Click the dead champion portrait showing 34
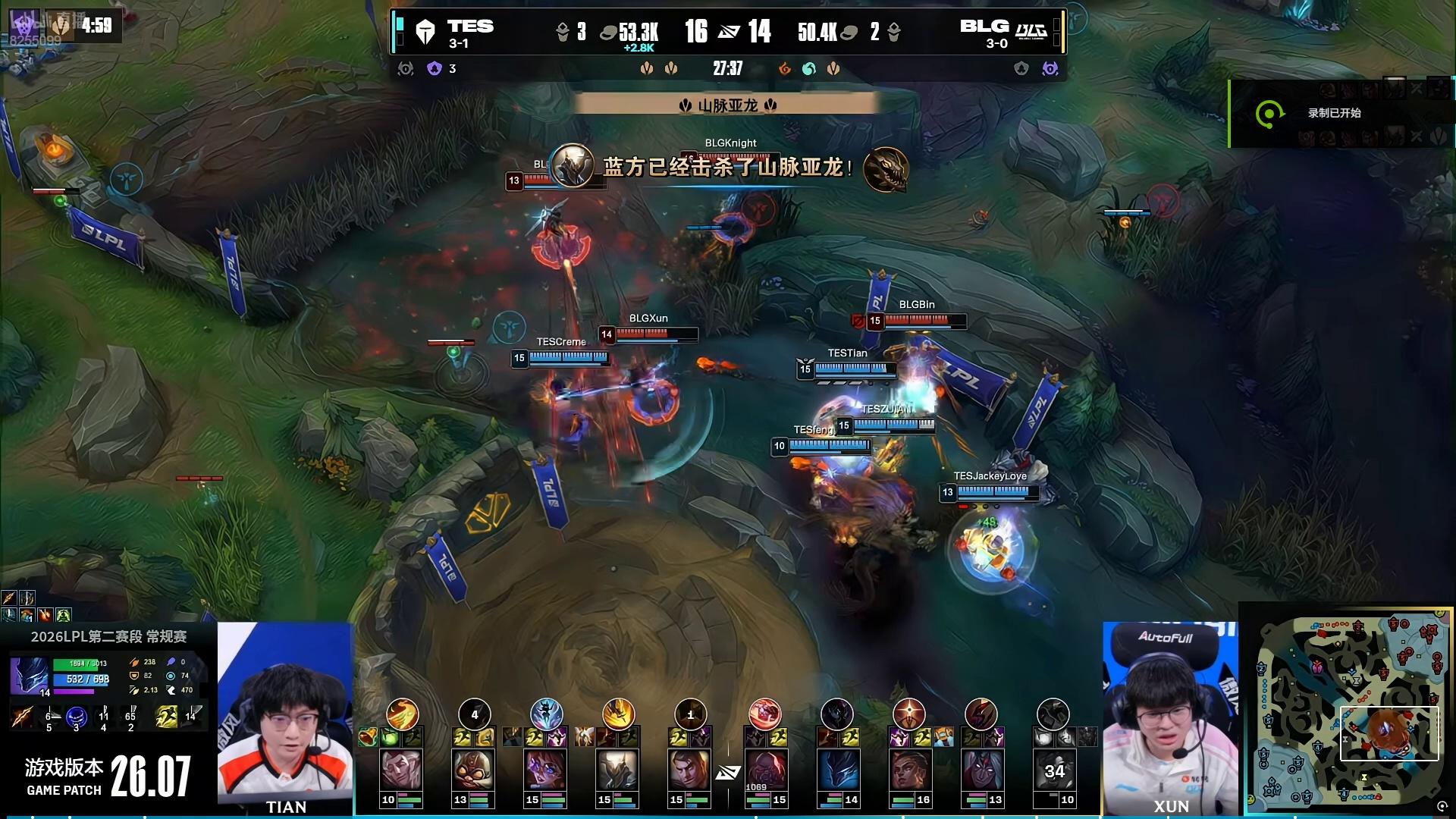 click(1054, 769)
